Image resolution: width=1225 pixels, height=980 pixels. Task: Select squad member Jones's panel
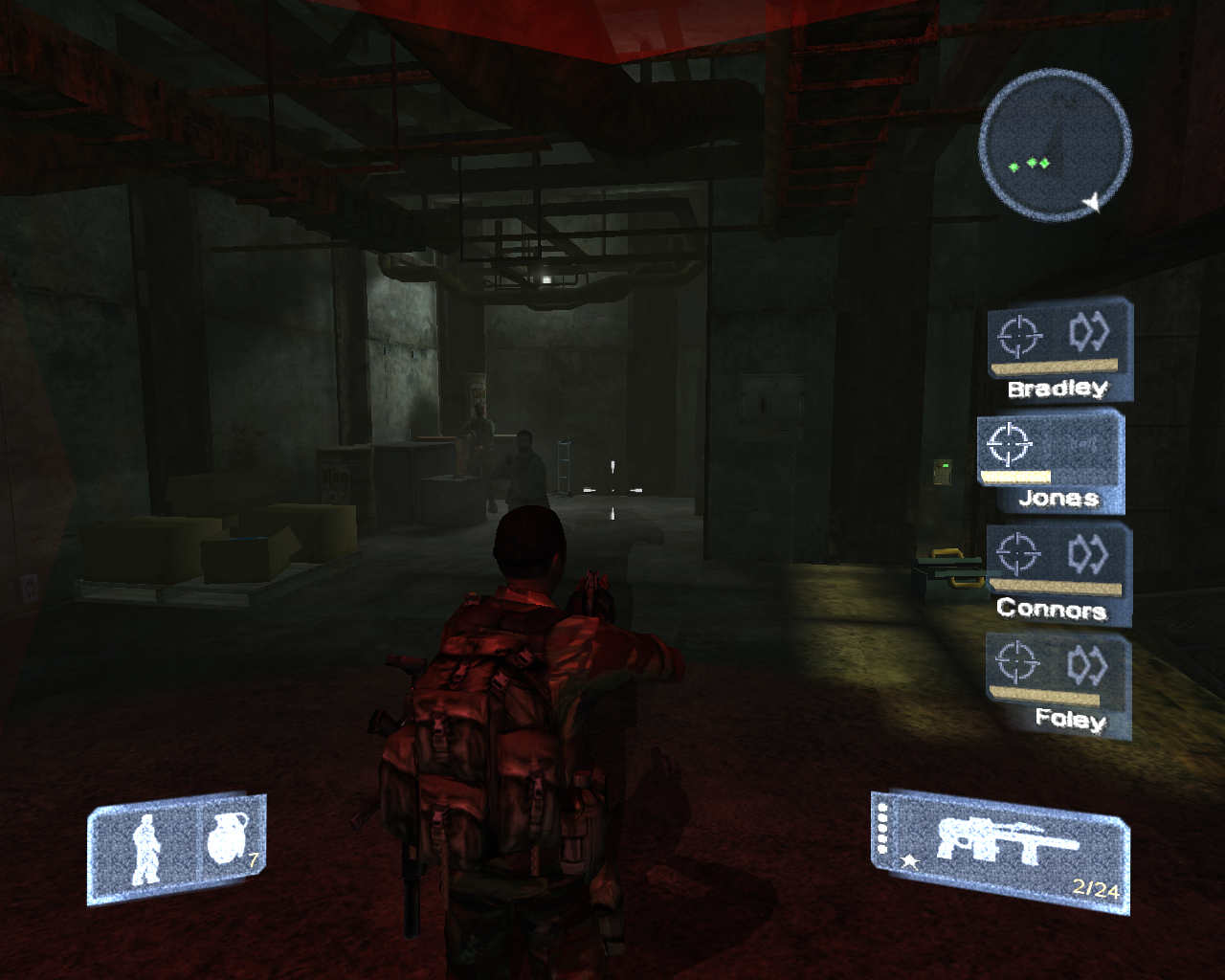tap(1050, 461)
